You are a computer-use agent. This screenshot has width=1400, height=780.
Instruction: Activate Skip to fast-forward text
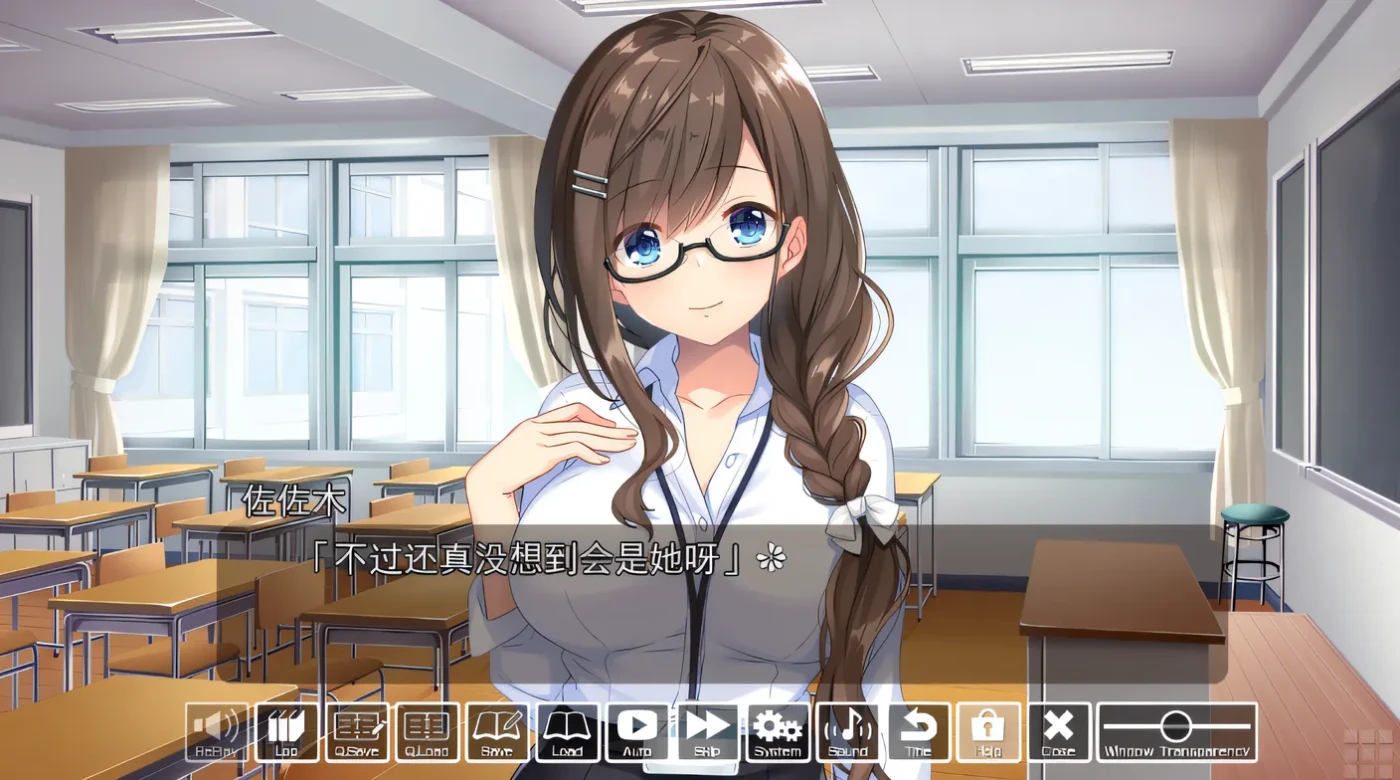pyautogui.click(x=707, y=732)
